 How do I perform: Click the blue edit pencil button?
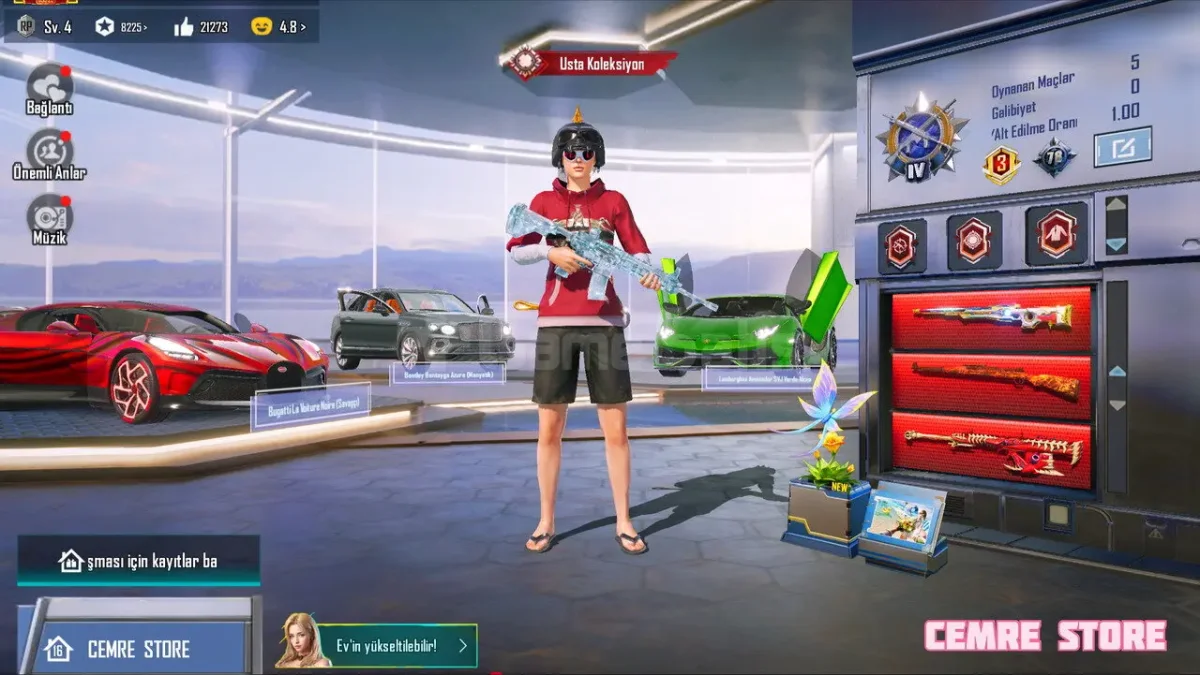click(1122, 147)
